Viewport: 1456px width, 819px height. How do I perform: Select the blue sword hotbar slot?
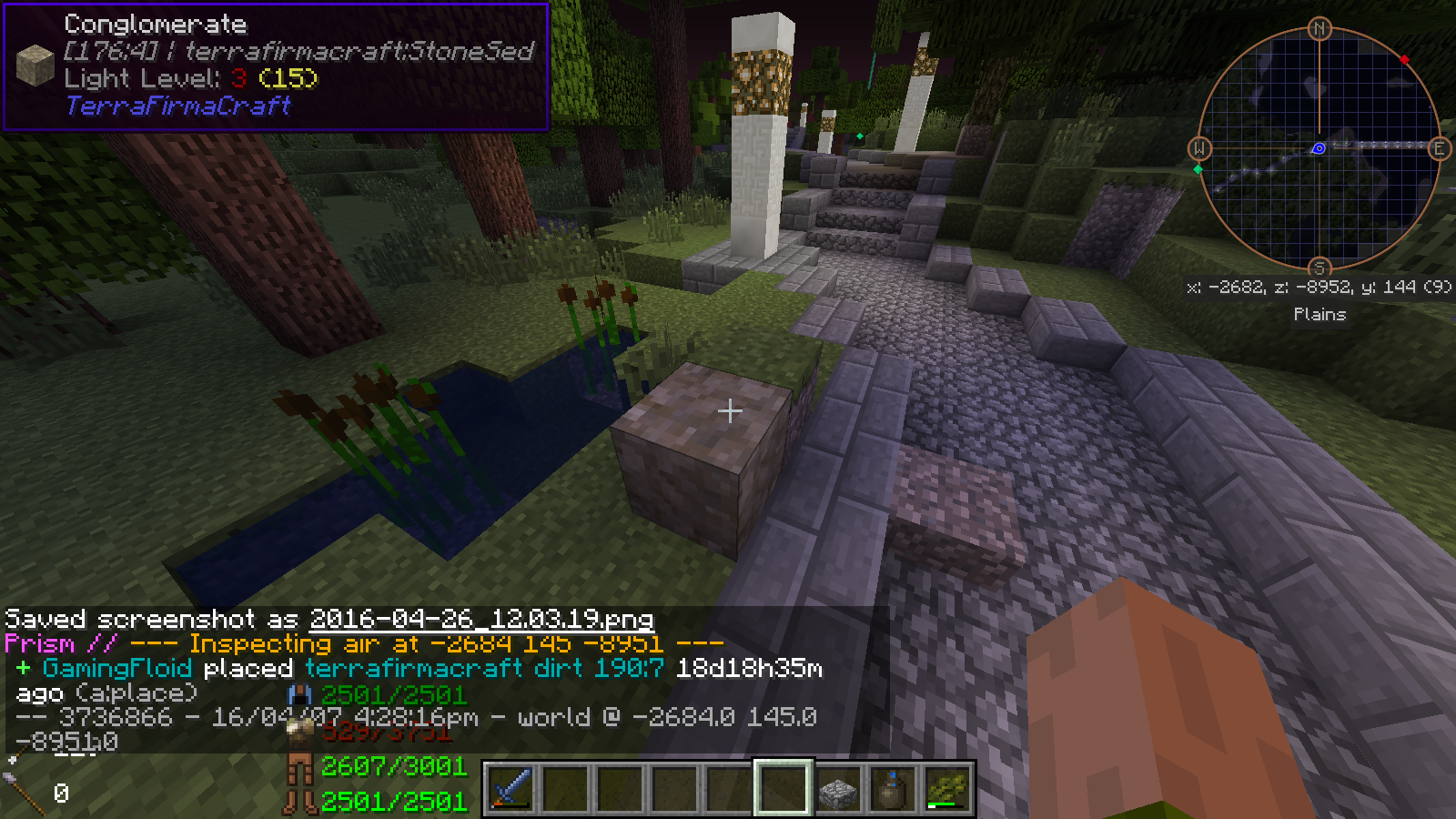coord(511,788)
